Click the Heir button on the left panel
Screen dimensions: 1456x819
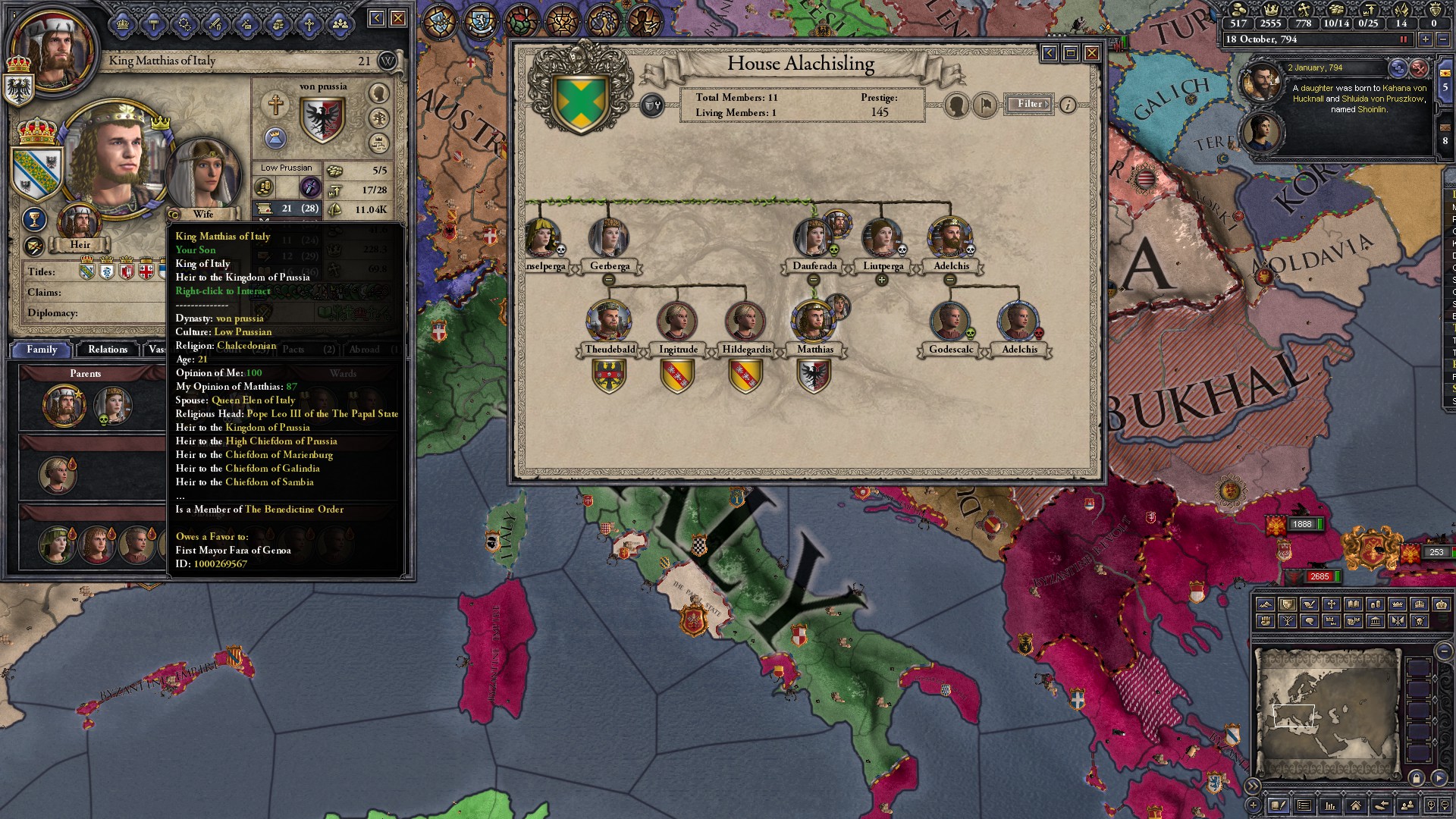pos(80,244)
